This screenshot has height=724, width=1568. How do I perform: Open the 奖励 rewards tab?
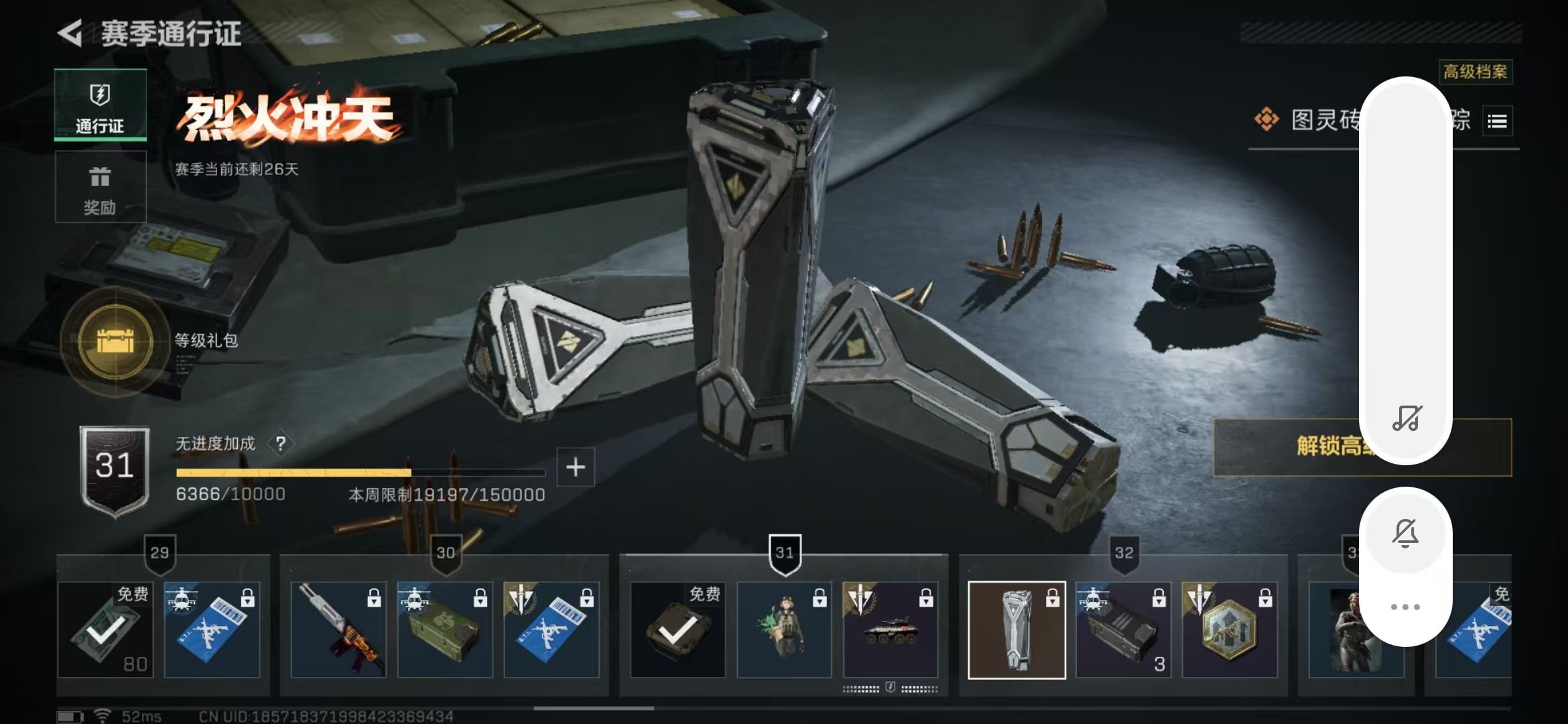[100, 187]
